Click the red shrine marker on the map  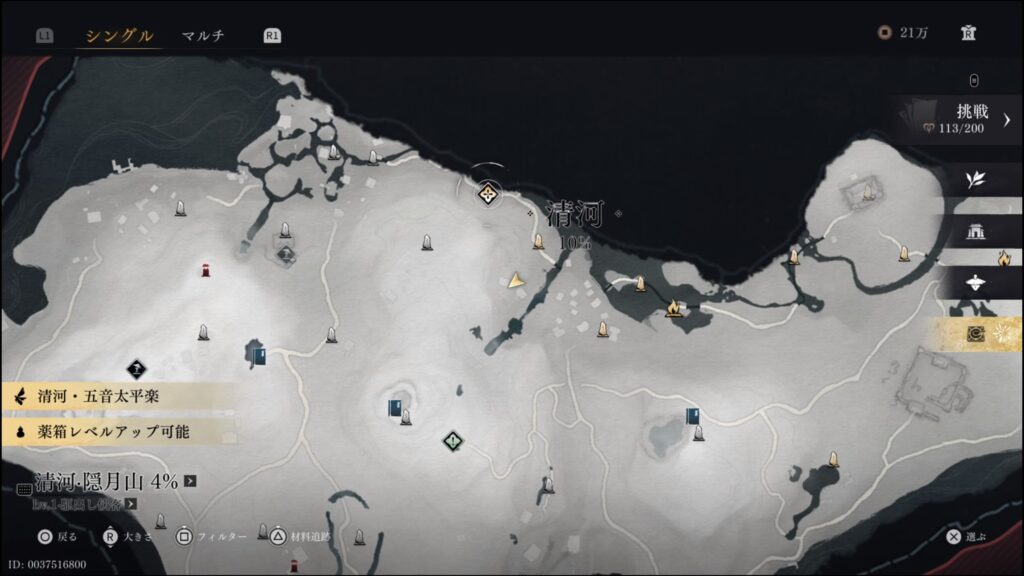[205, 269]
